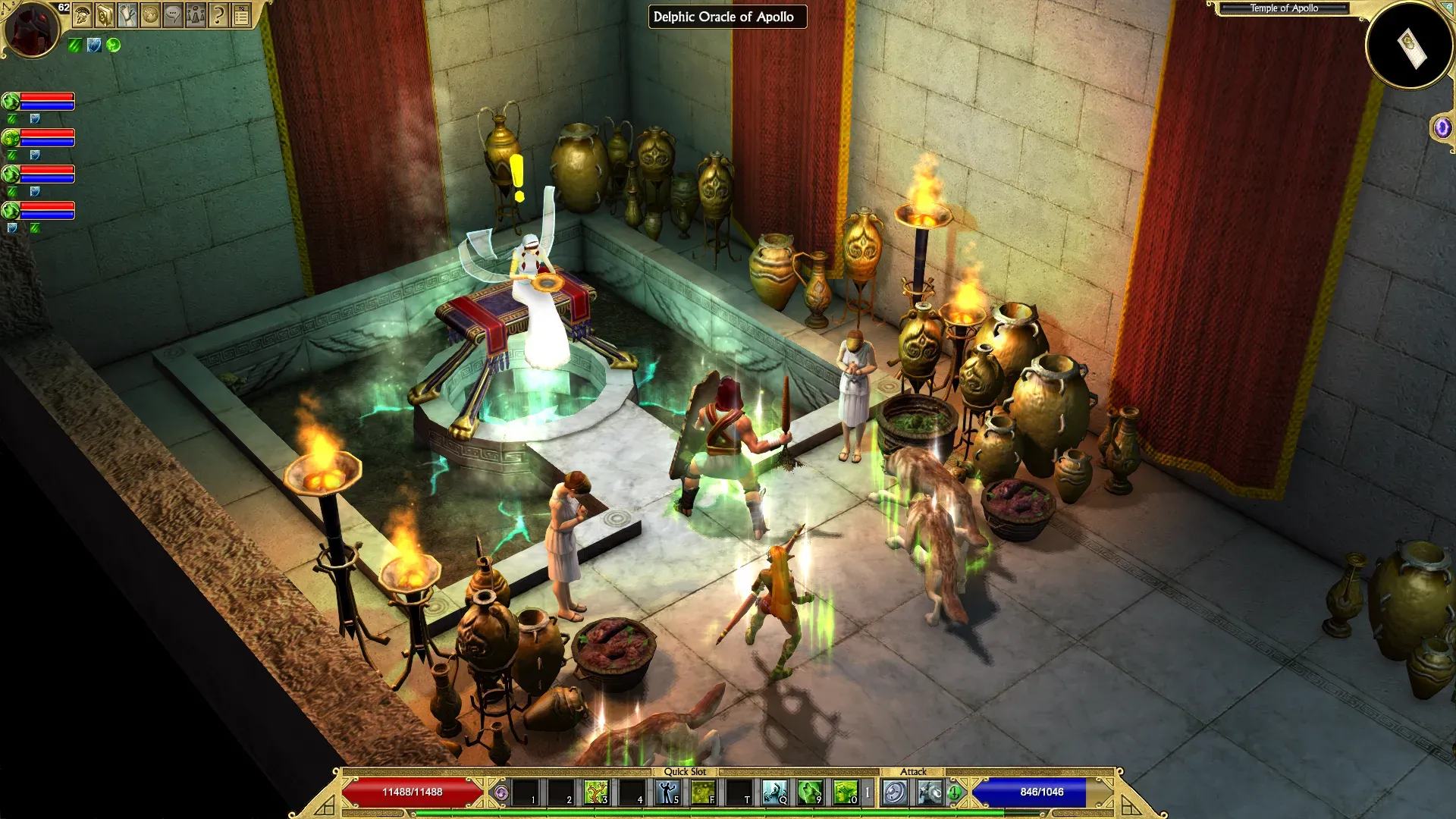Open the TQ list menu button

click(x=241, y=14)
